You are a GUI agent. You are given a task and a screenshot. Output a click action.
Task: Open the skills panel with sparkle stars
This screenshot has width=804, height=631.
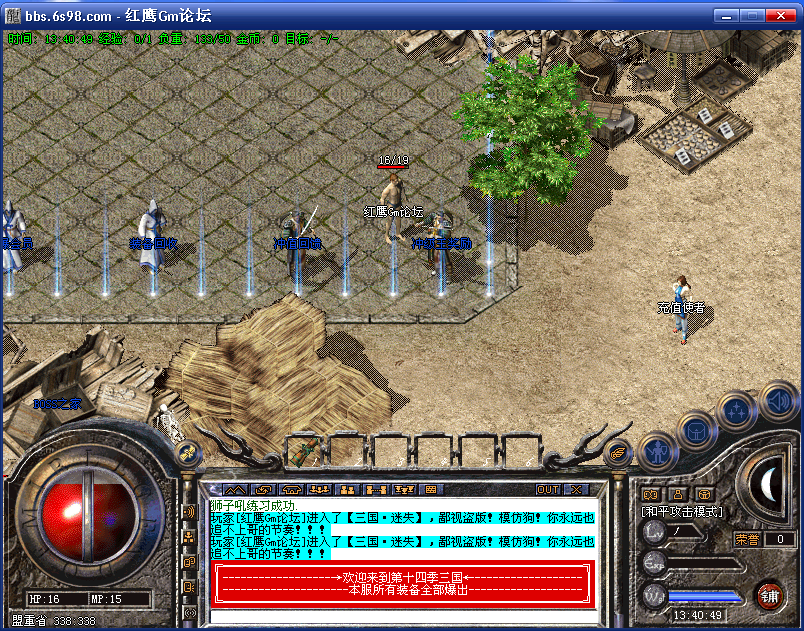[738, 410]
